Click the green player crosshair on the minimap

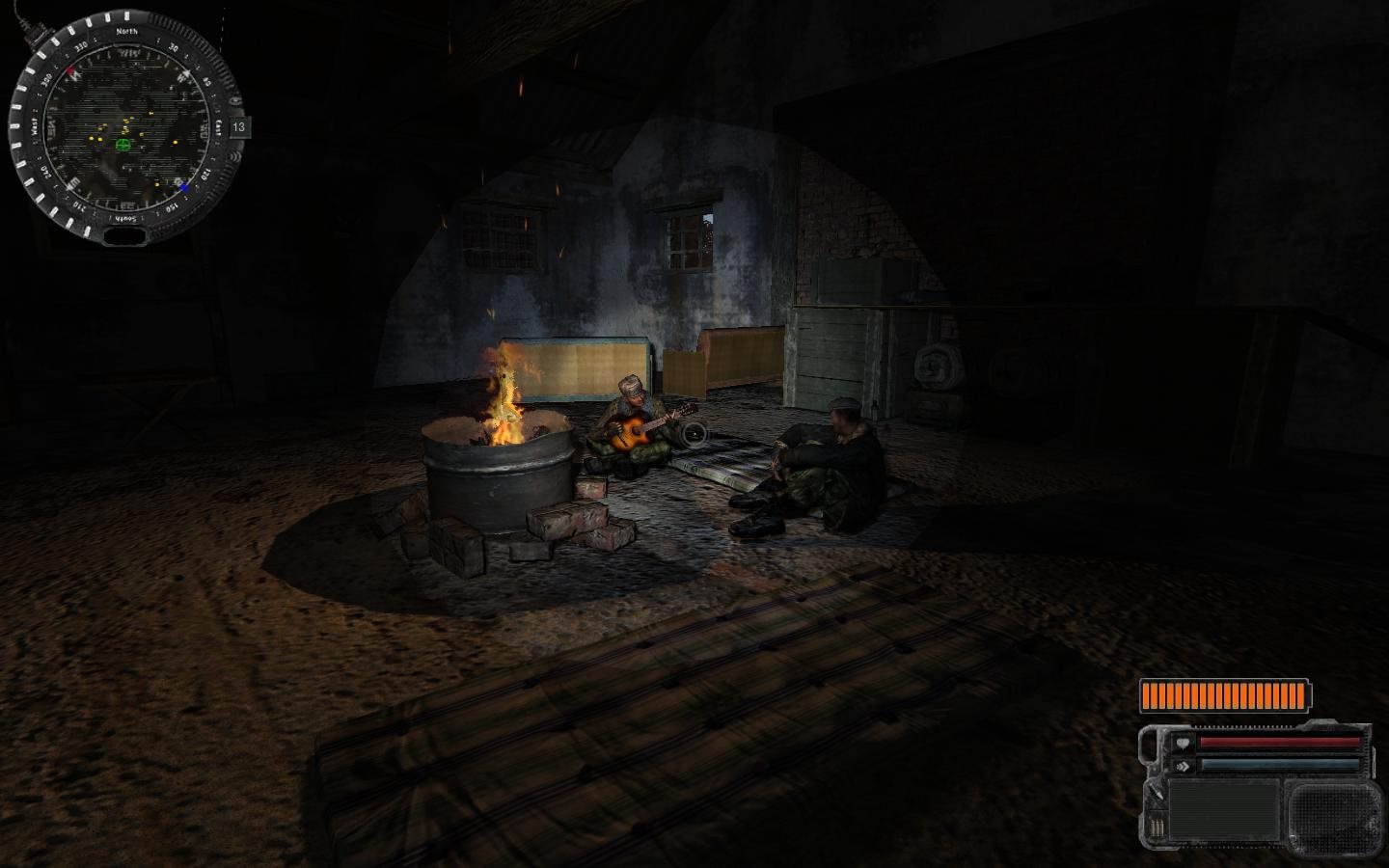[x=123, y=145]
